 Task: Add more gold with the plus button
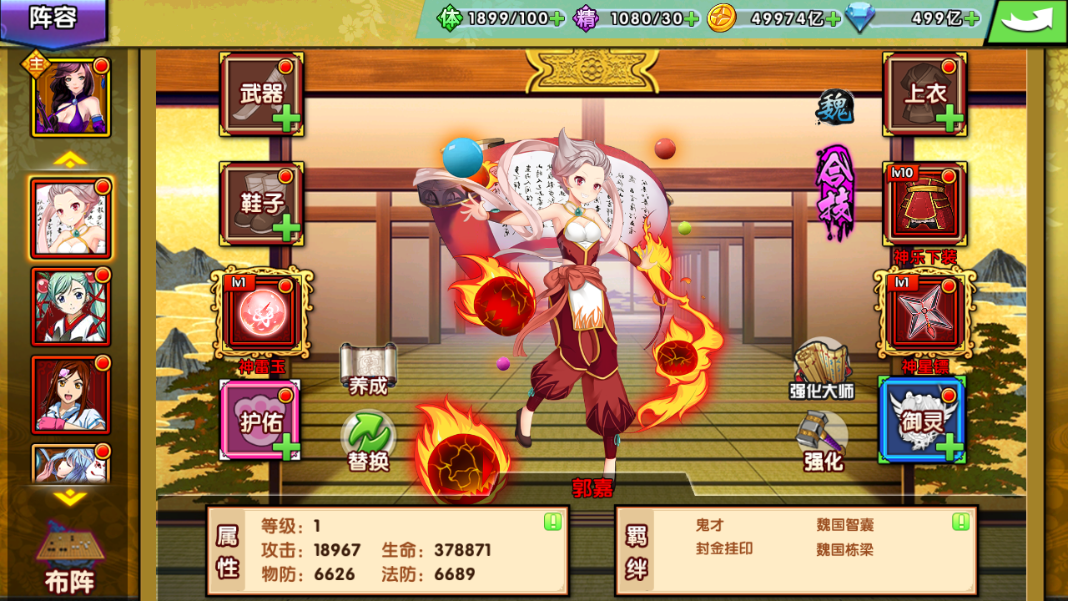point(832,18)
